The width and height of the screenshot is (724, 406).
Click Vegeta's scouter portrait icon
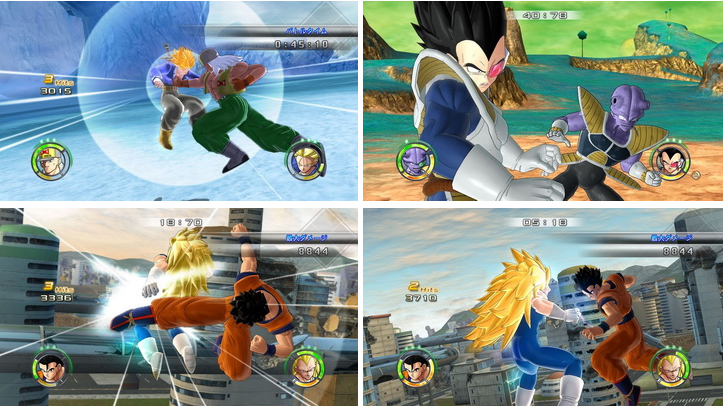coord(668,161)
